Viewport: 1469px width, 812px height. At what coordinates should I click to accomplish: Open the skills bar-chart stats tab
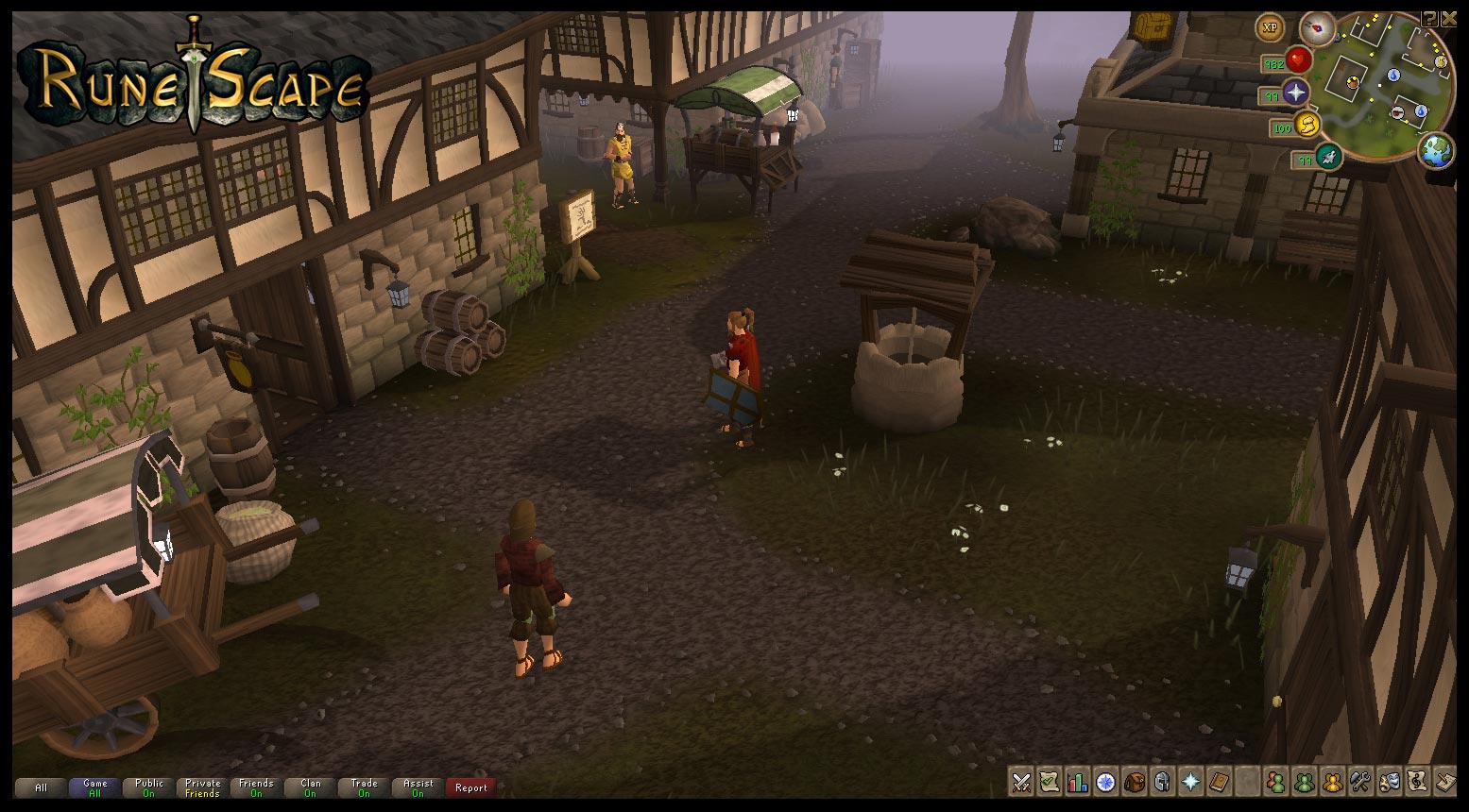(1077, 782)
